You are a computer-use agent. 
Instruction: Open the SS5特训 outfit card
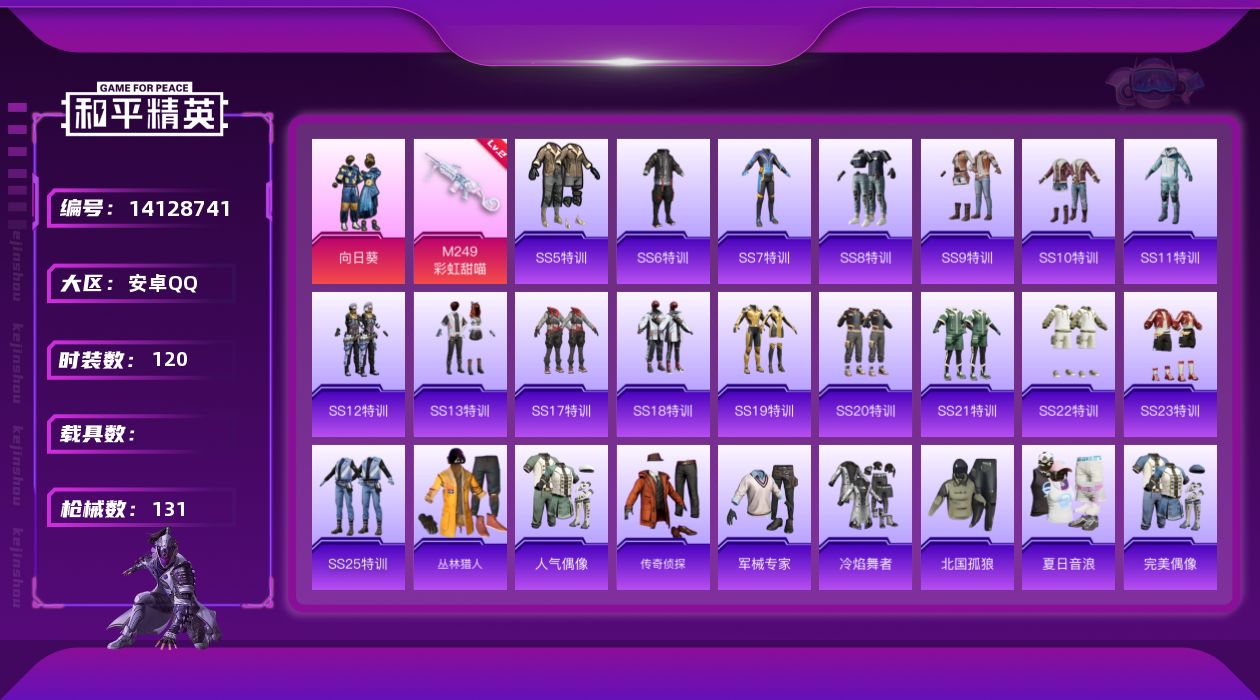click(x=561, y=211)
